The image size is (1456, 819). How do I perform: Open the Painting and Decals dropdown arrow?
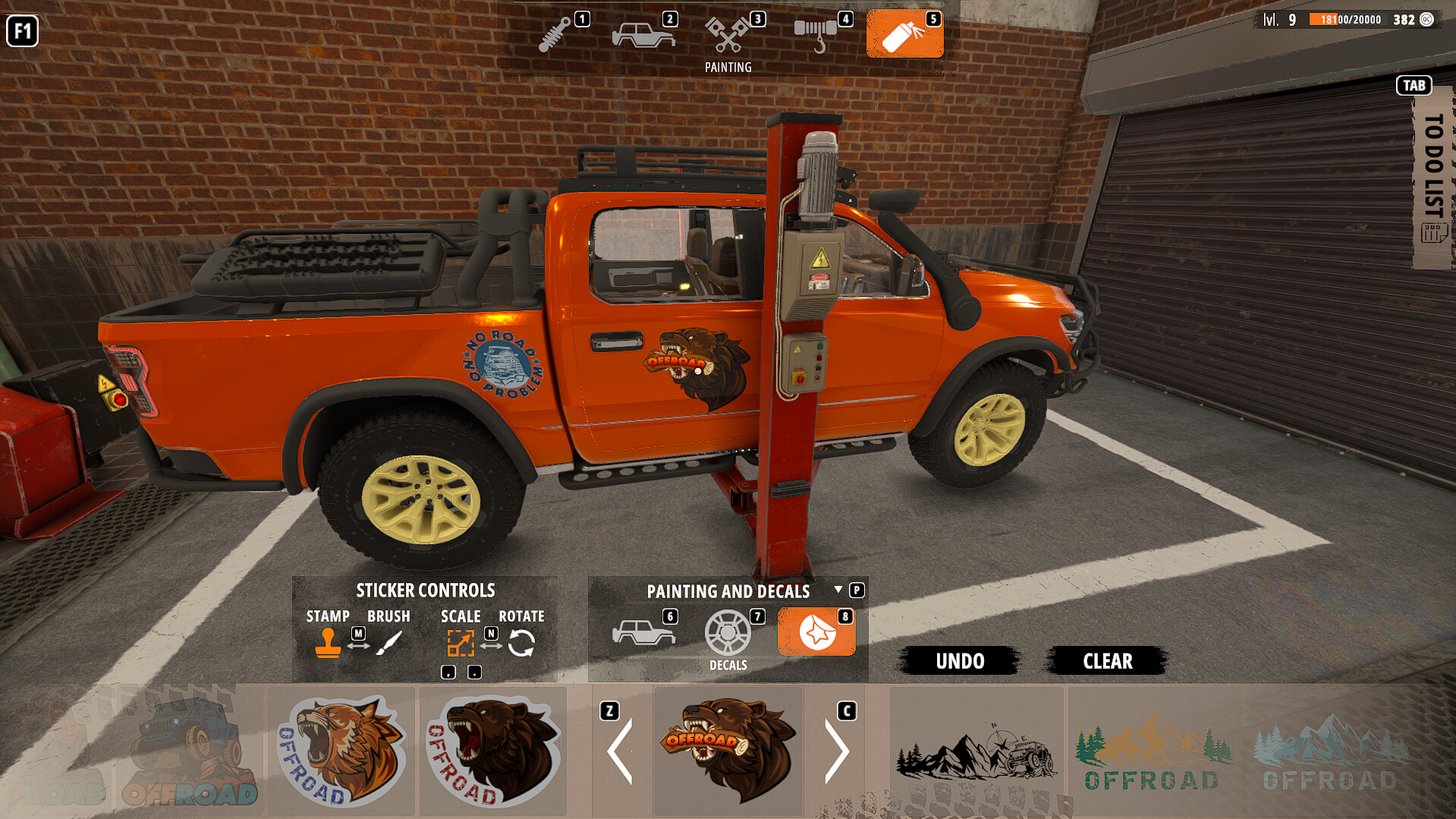(x=838, y=591)
